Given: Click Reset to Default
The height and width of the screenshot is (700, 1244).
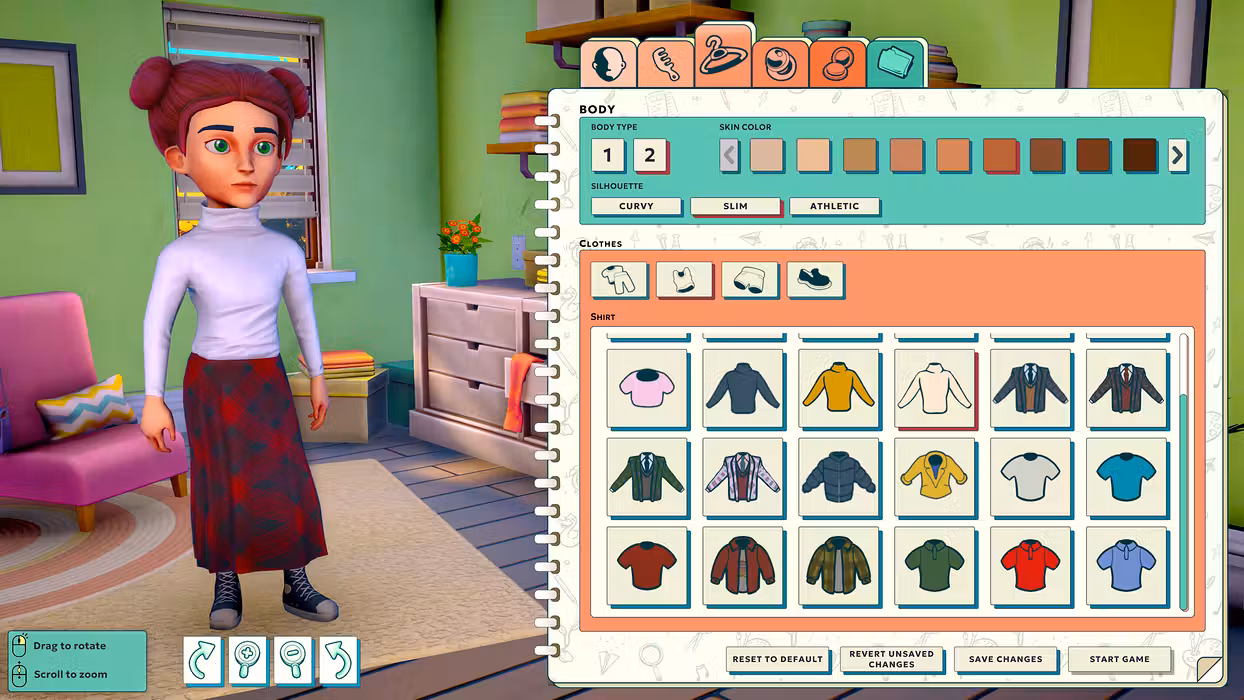Looking at the screenshot, I should [777, 659].
